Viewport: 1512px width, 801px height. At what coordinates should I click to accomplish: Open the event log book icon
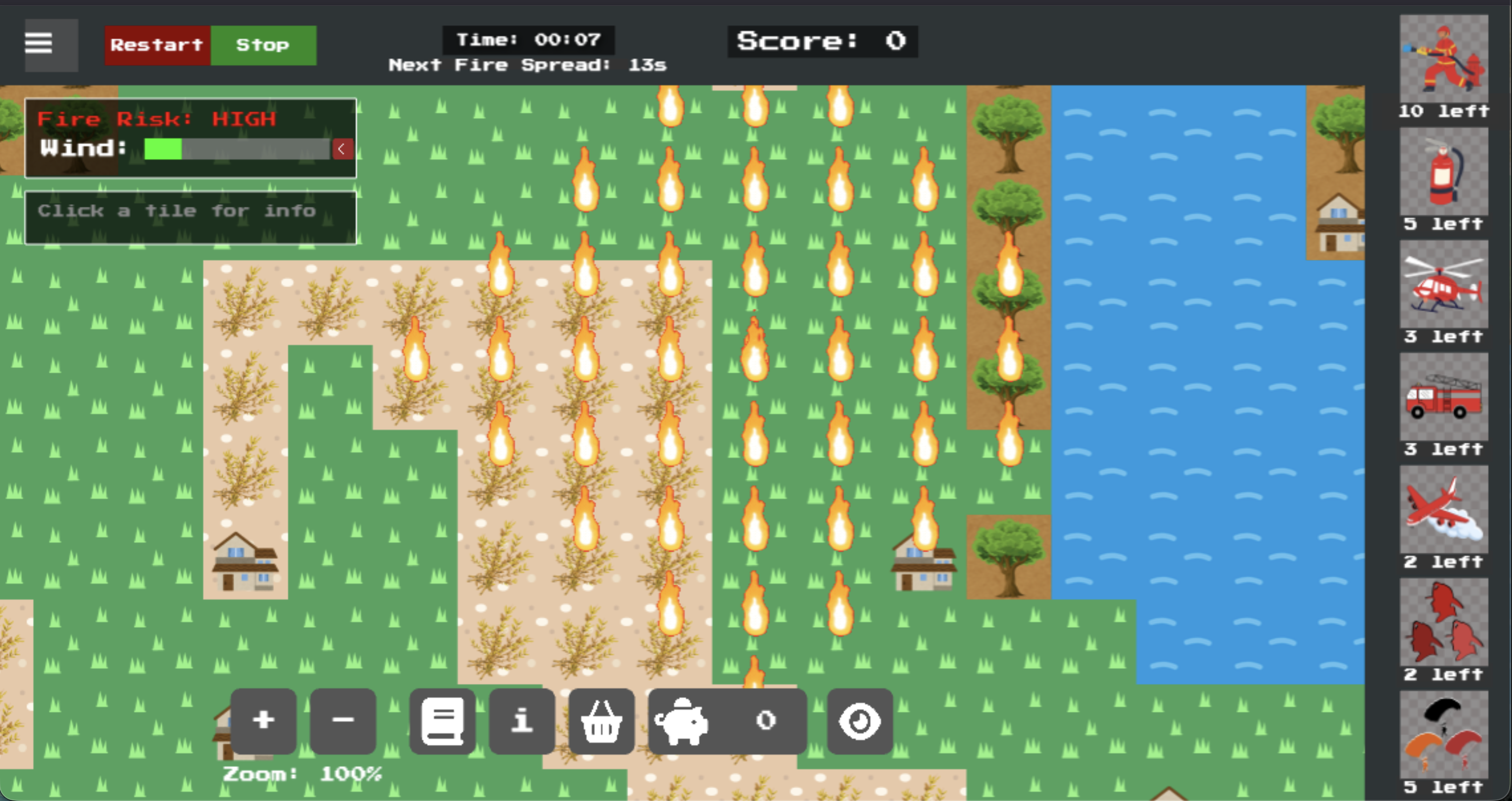(x=442, y=721)
